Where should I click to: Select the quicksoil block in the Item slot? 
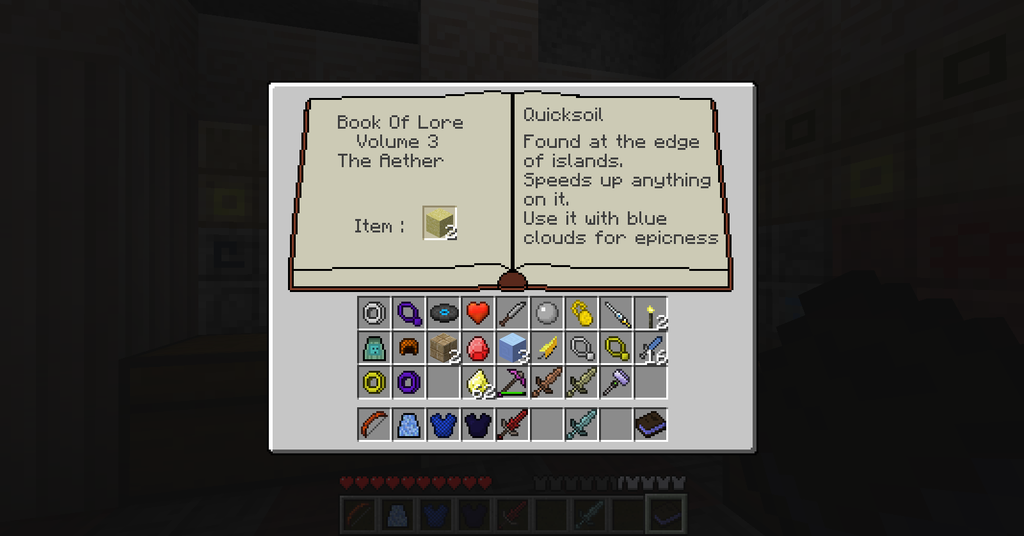pyautogui.click(x=439, y=223)
